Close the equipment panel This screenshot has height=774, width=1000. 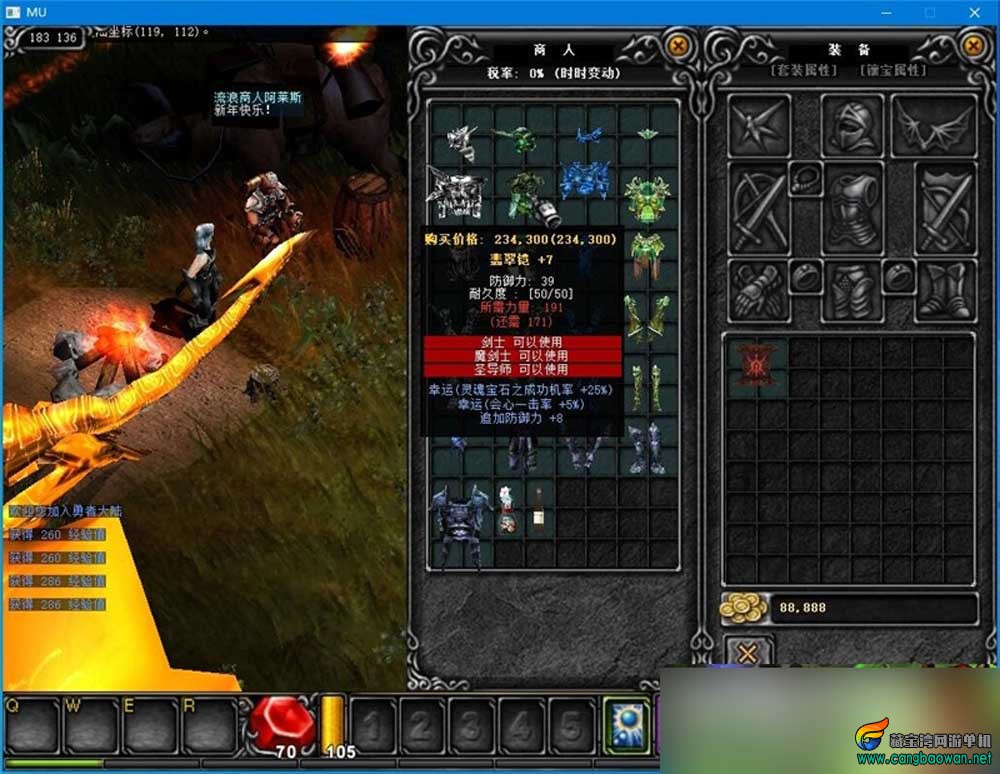973,45
